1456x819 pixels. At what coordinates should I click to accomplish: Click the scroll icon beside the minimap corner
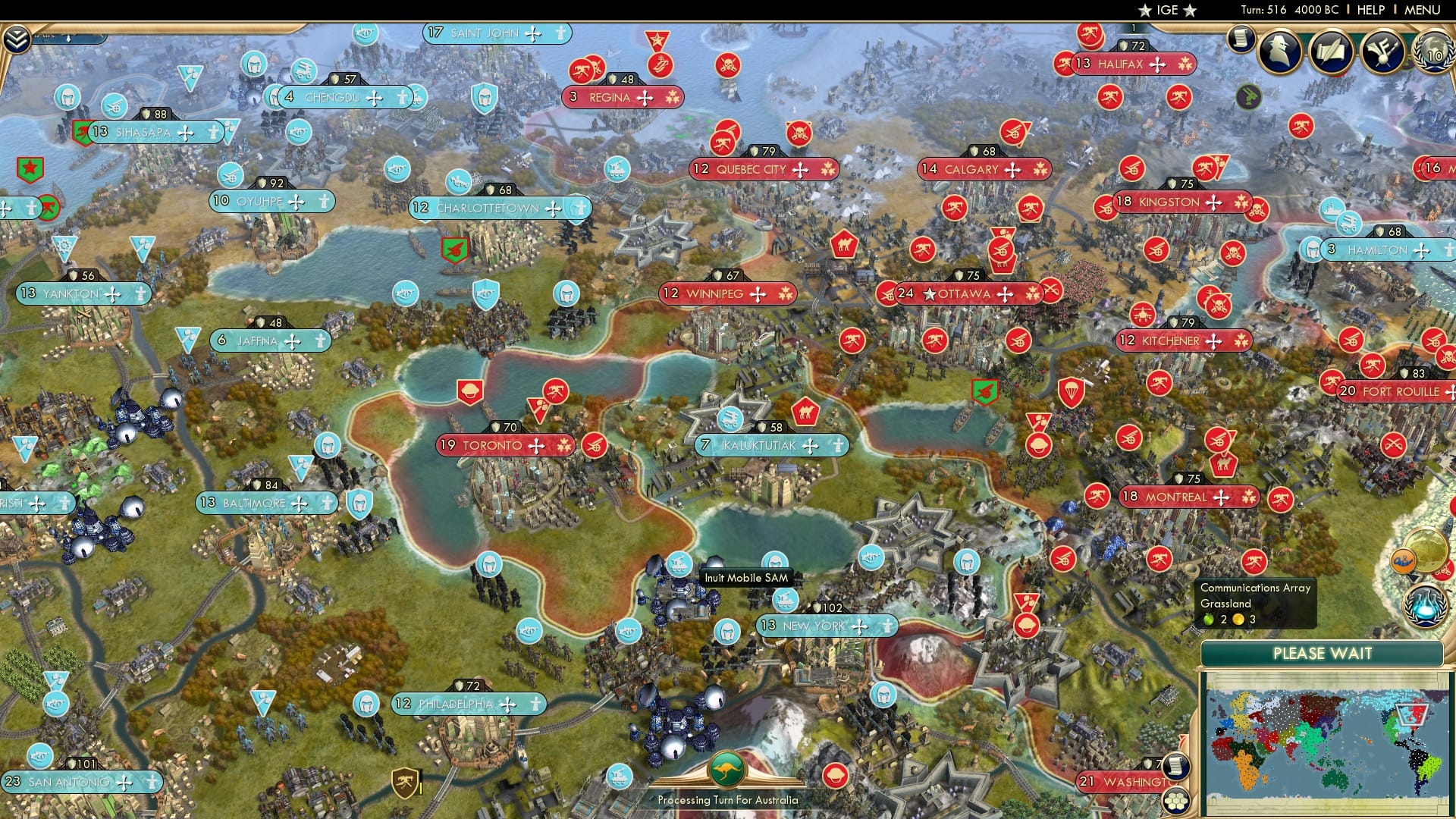pyautogui.click(x=1175, y=767)
